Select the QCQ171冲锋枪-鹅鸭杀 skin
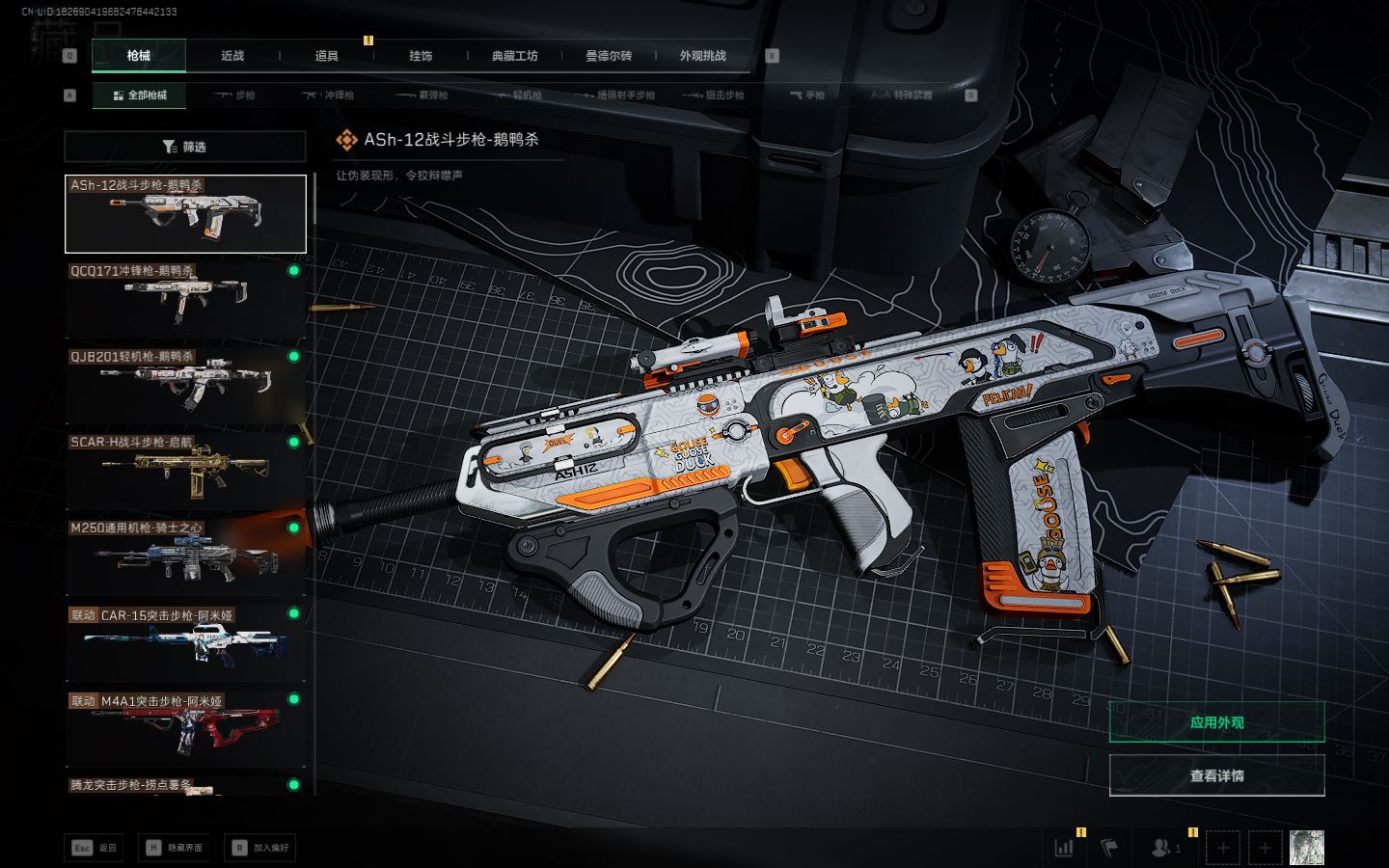Screen dimensions: 1389x868 [x=185, y=299]
